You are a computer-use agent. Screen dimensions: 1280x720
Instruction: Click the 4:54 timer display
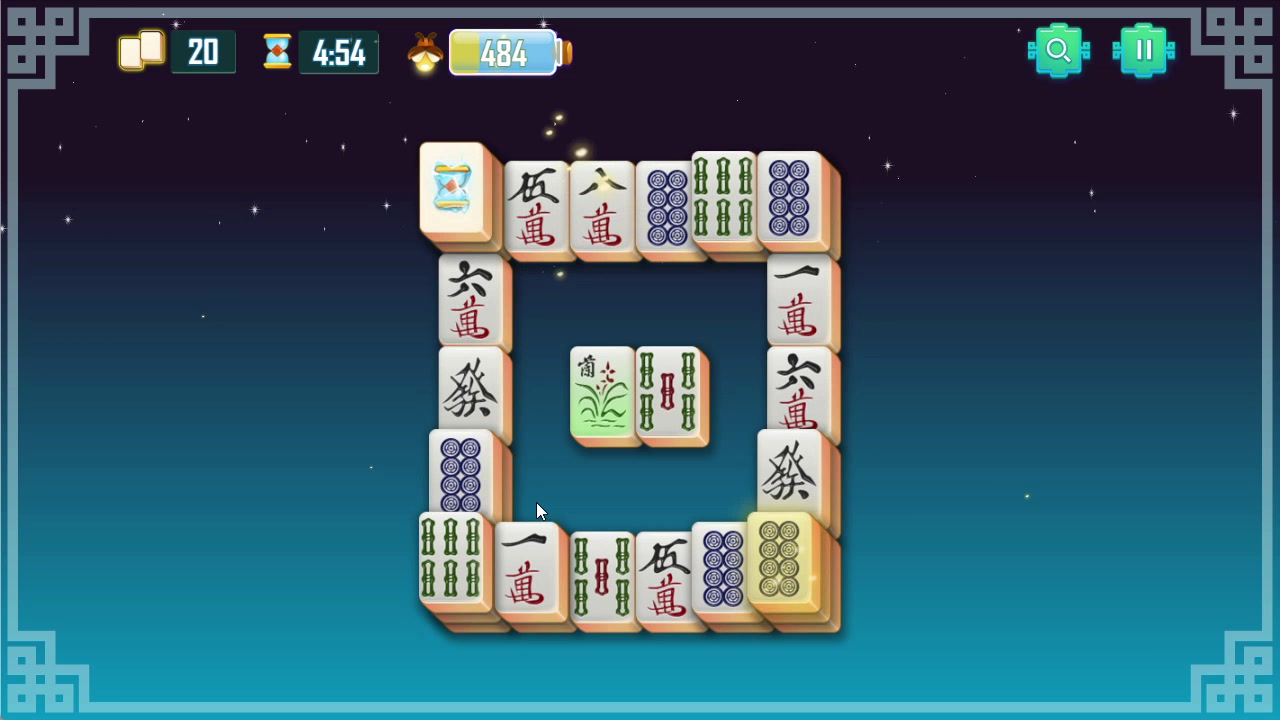click(x=340, y=51)
